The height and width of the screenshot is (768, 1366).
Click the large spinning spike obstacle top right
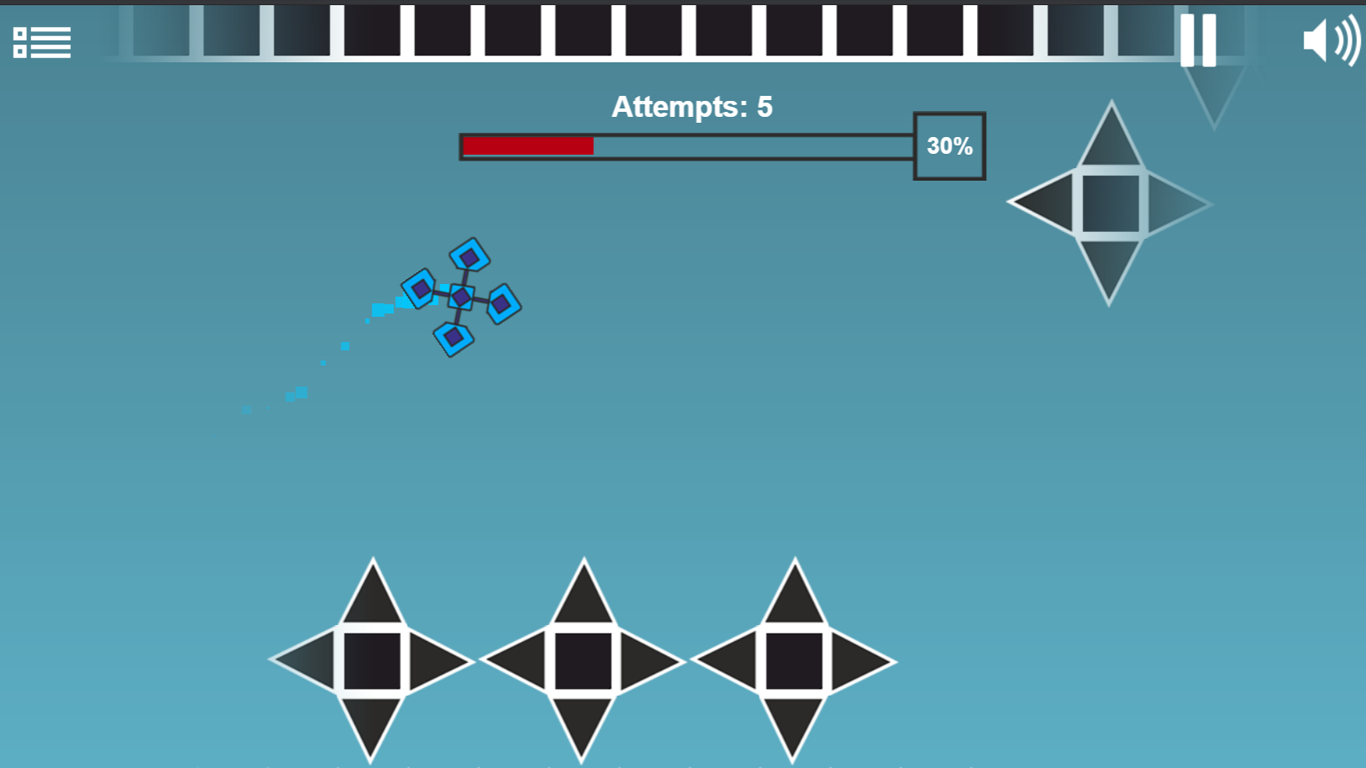[1110, 203]
